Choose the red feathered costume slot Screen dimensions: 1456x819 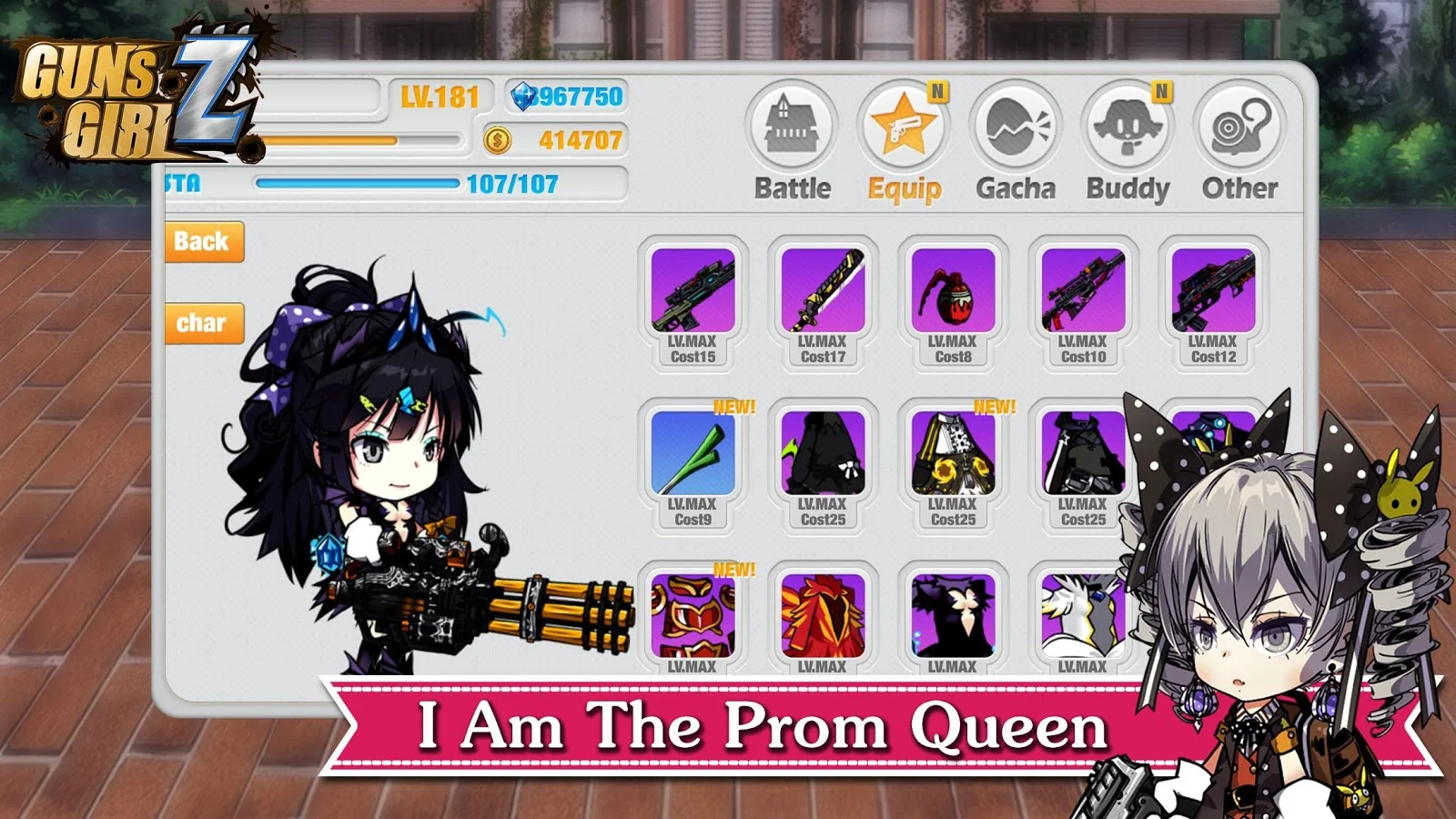[x=824, y=619]
